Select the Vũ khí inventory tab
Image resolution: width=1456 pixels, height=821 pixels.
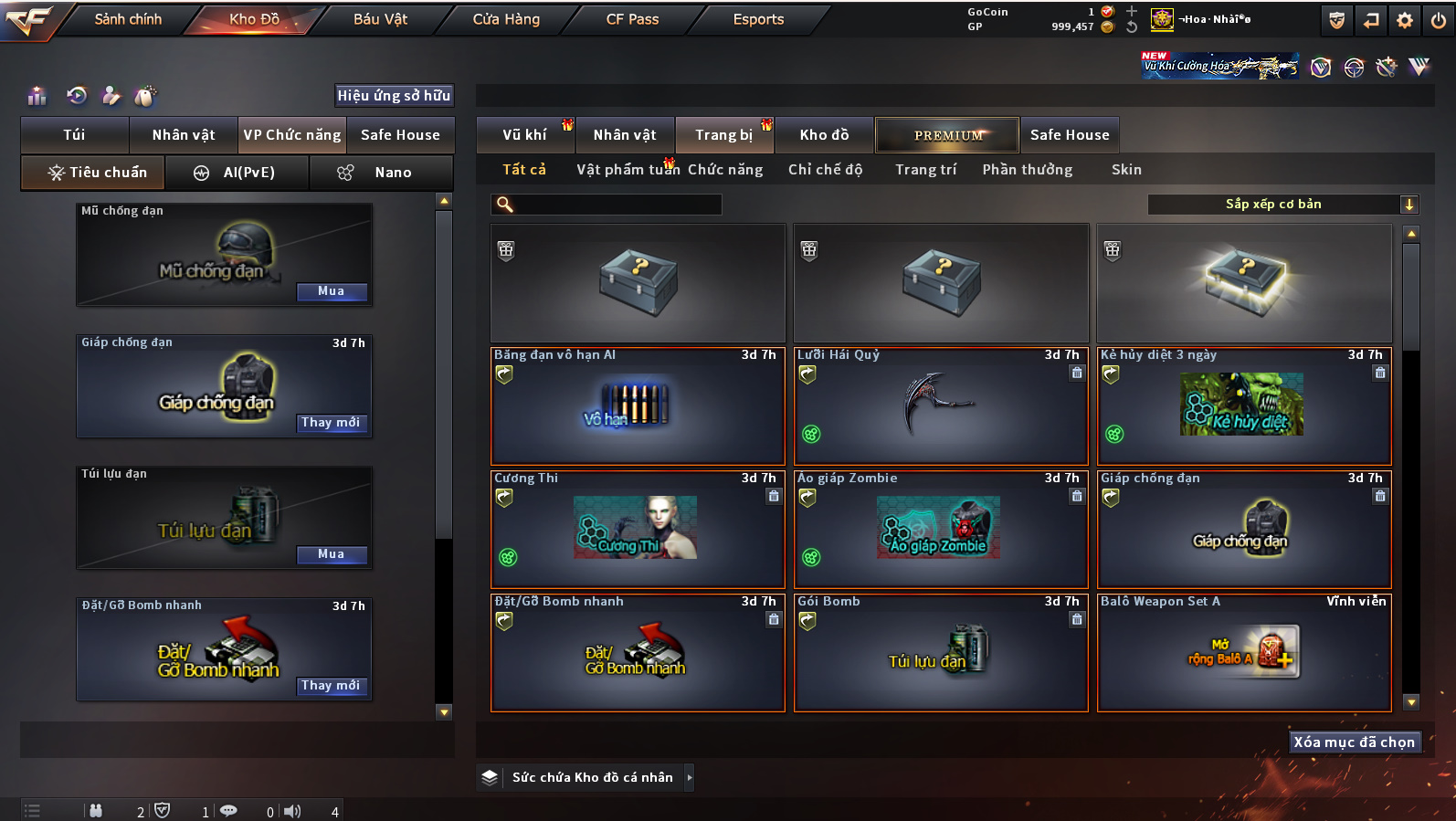pyautogui.click(x=524, y=135)
